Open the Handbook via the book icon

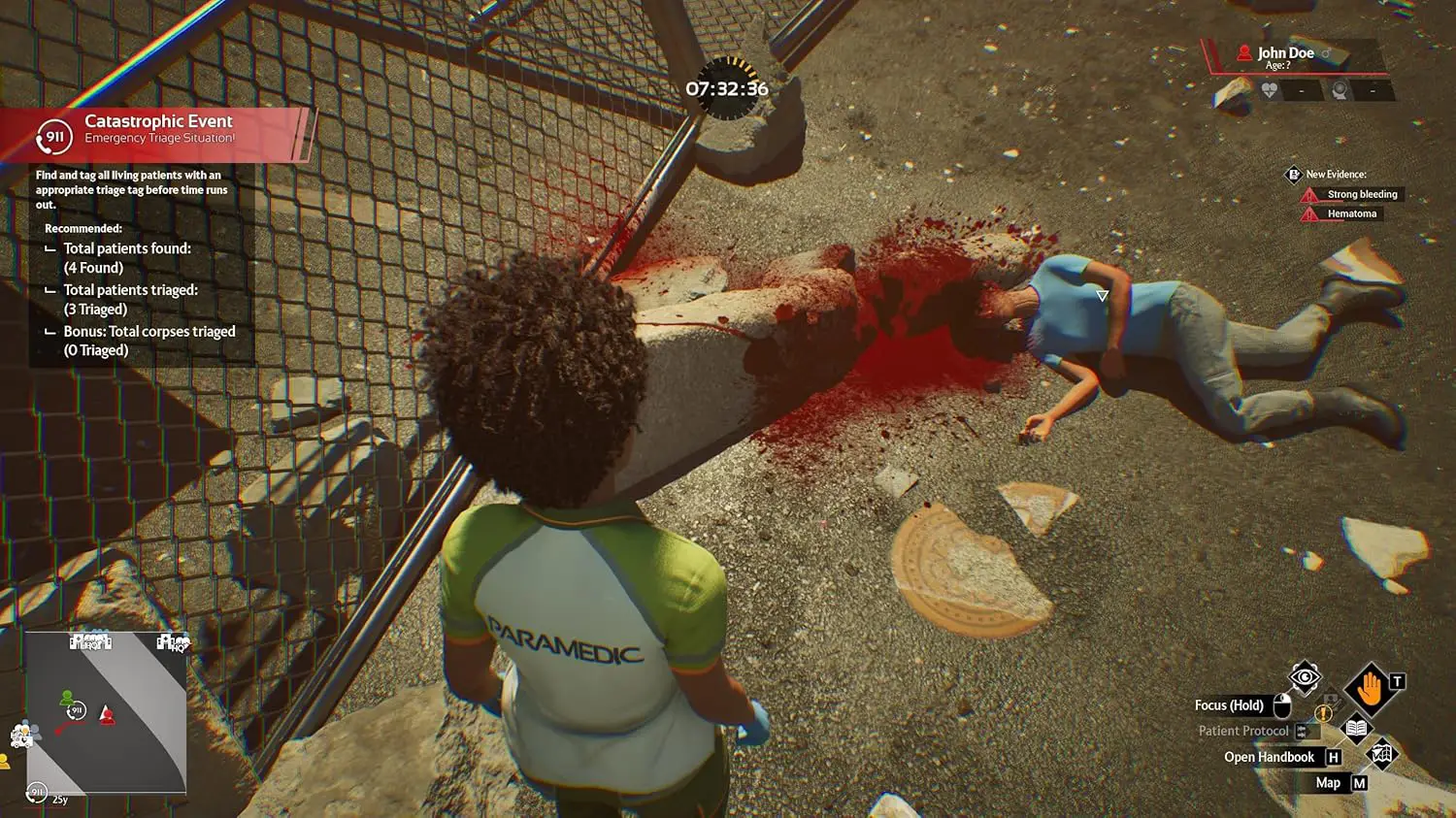1355,729
